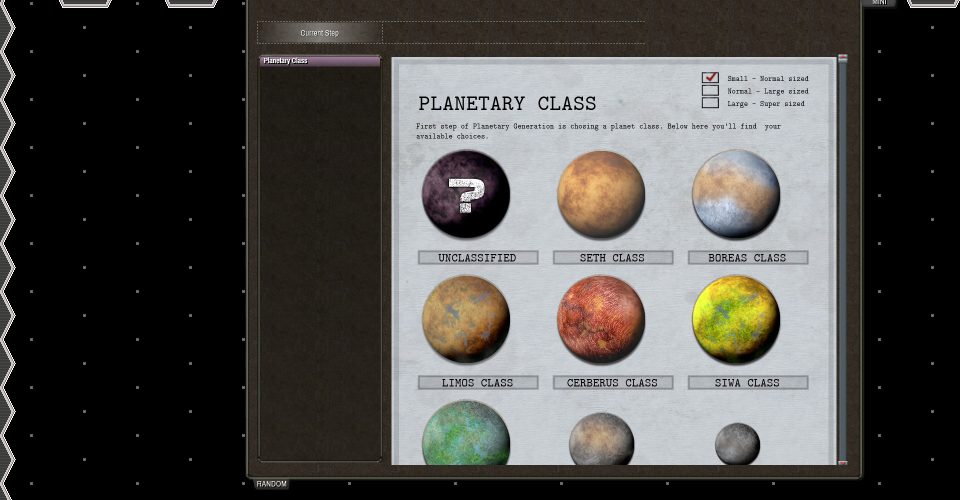The height and width of the screenshot is (500, 960).
Task: Select the Cerberus Class label button
Action: [613, 383]
